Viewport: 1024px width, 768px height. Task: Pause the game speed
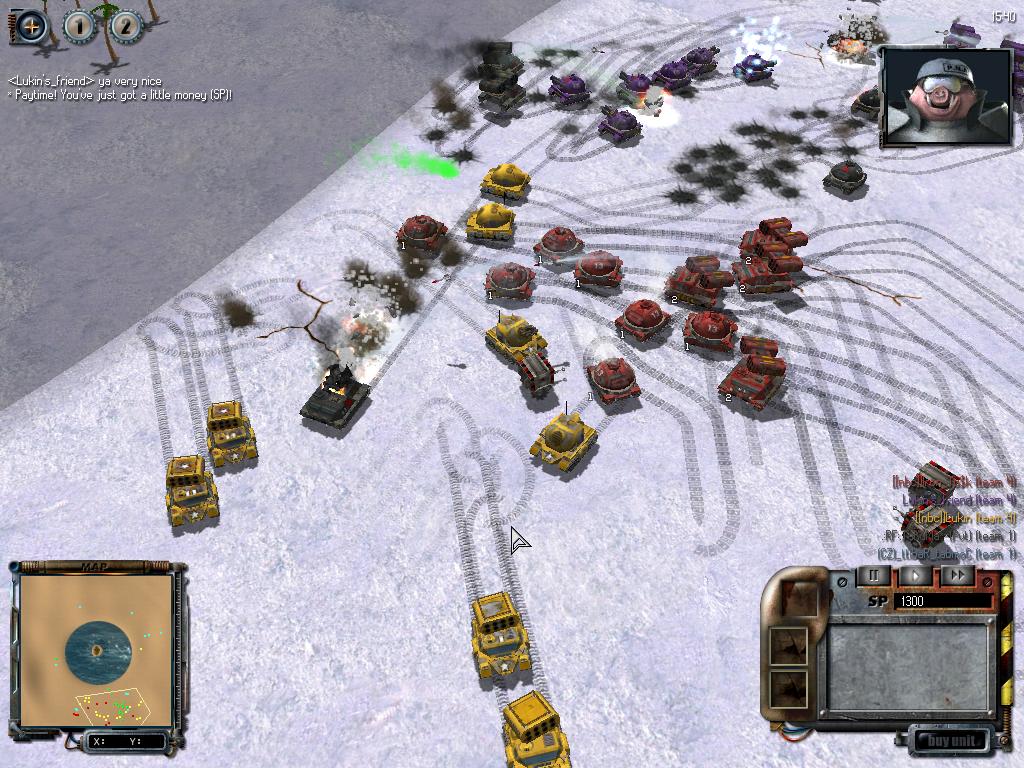tap(873, 576)
